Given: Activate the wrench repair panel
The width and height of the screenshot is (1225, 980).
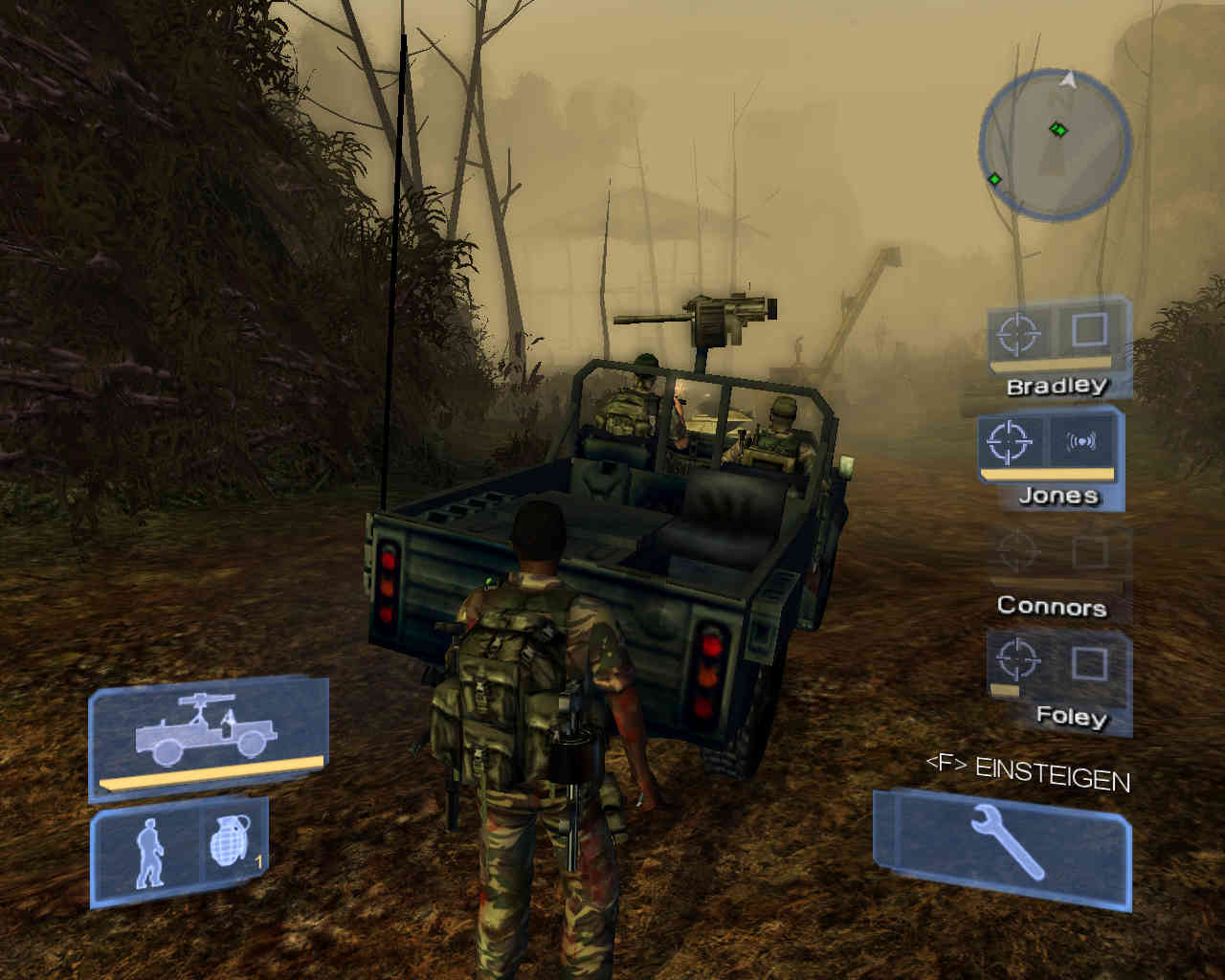Looking at the screenshot, I should [1003, 846].
